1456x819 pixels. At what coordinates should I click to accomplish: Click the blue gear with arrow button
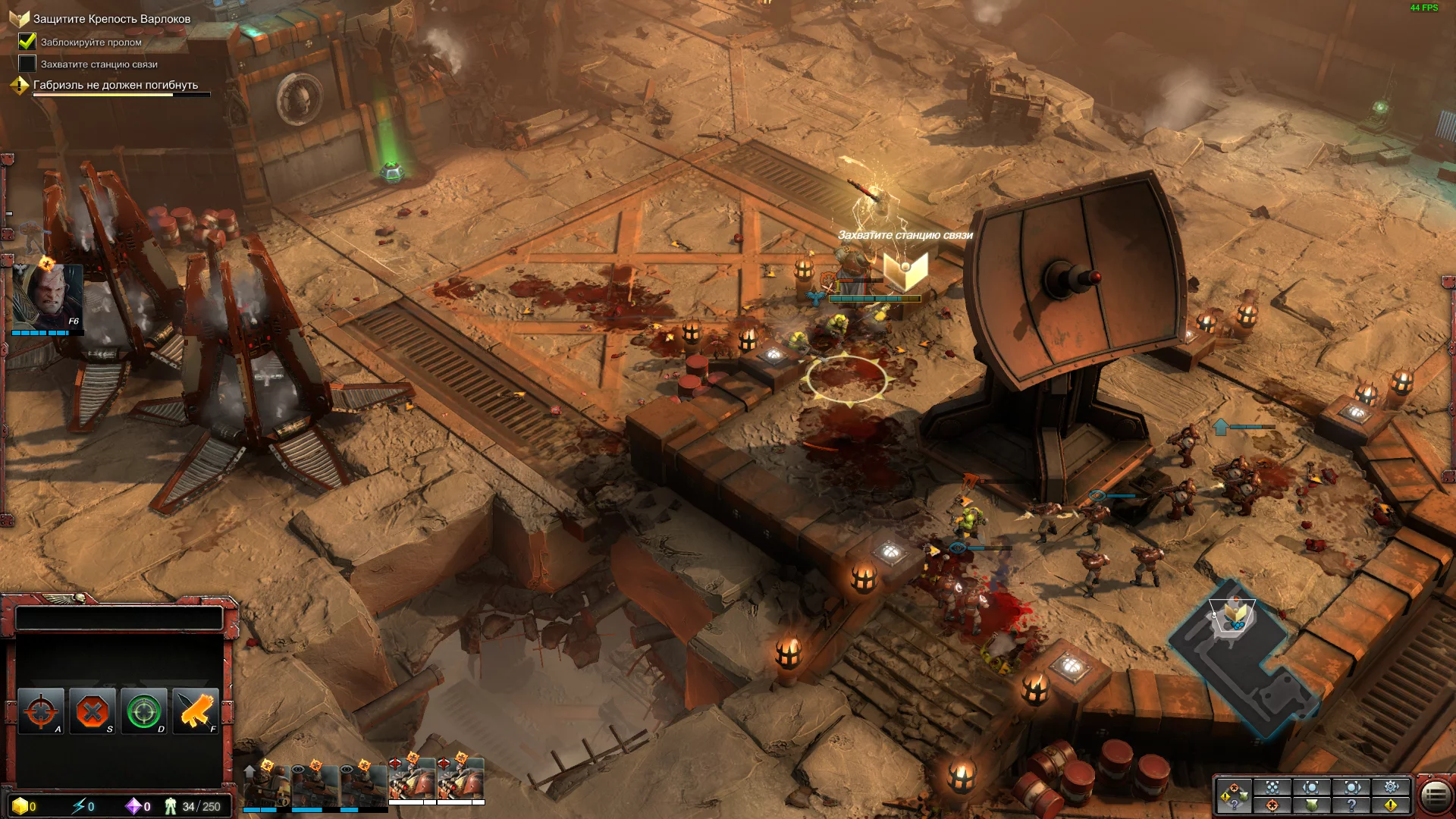click(1391, 787)
